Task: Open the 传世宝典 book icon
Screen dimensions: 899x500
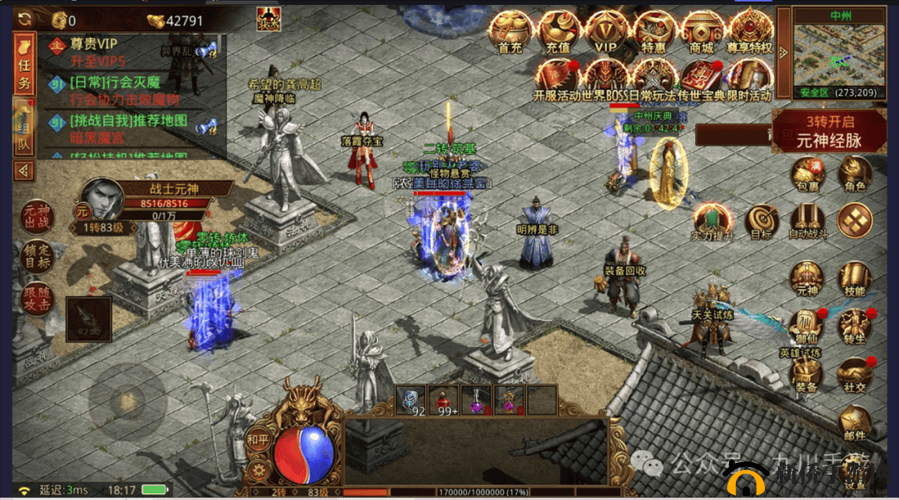Action: point(700,75)
